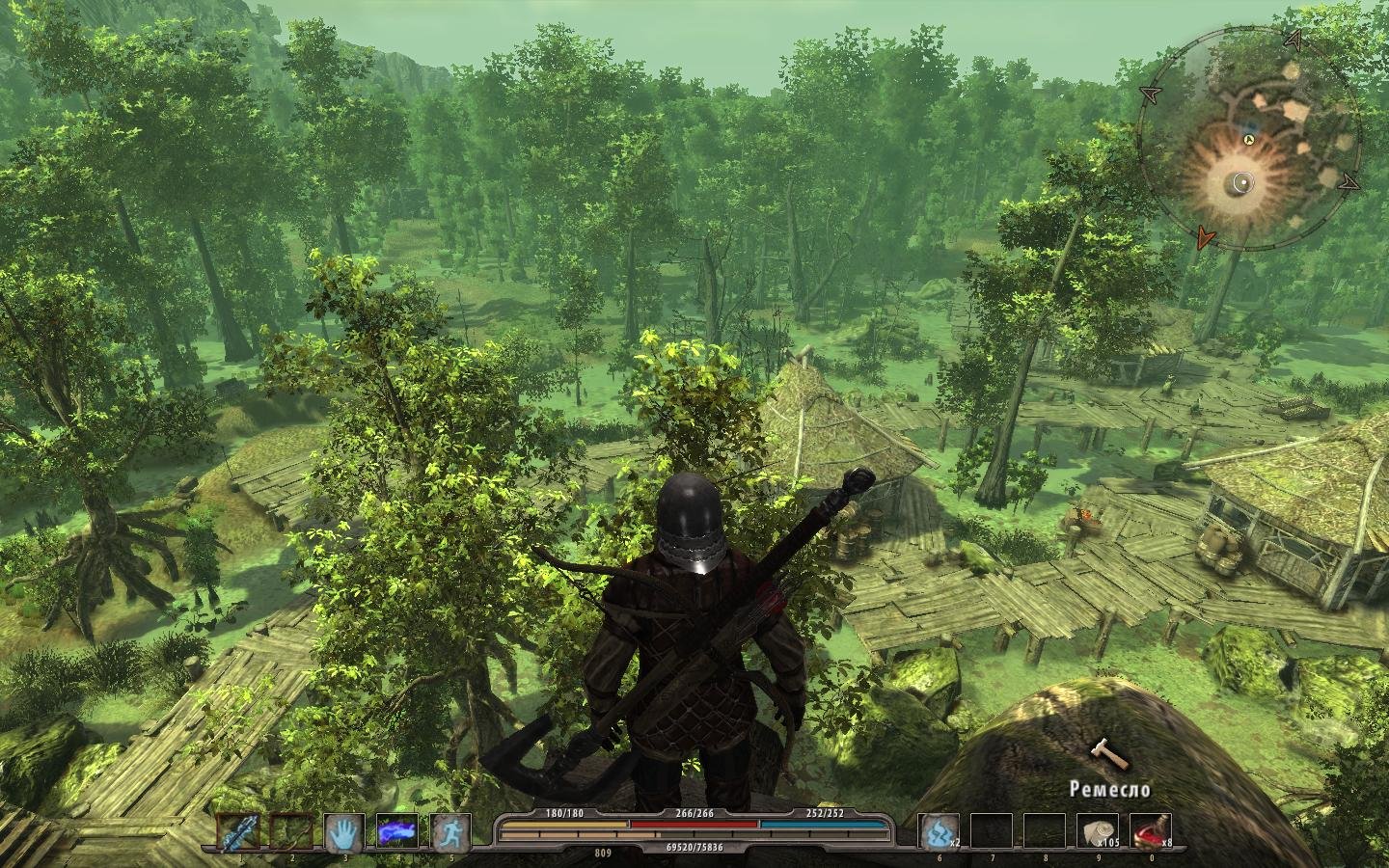Drink the red health potion
Image resolution: width=1389 pixels, height=868 pixels.
tap(1149, 832)
